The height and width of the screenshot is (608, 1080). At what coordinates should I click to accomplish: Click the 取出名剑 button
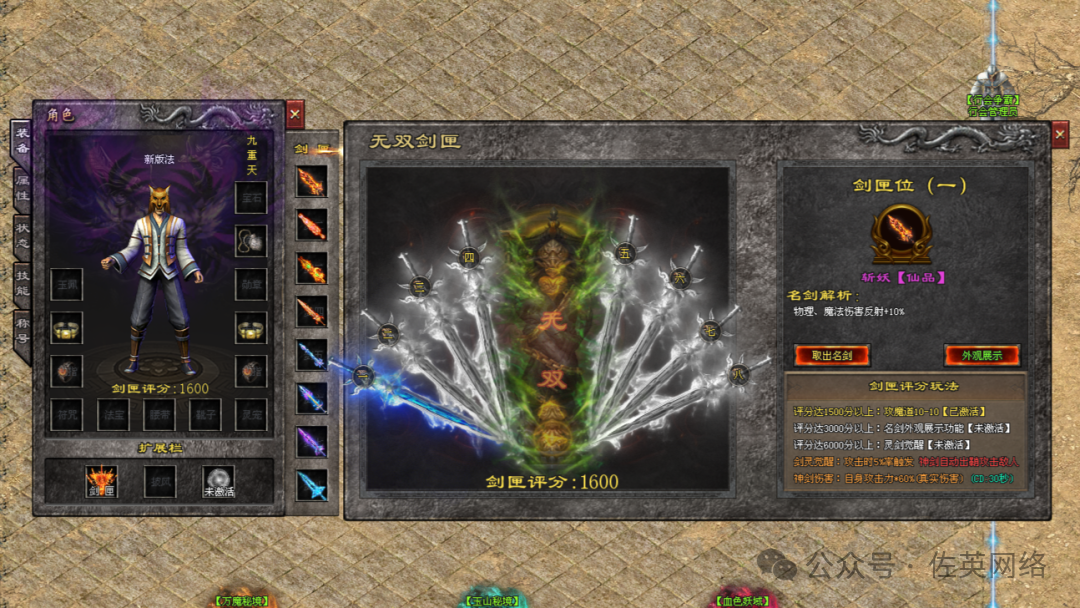pos(832,355)
